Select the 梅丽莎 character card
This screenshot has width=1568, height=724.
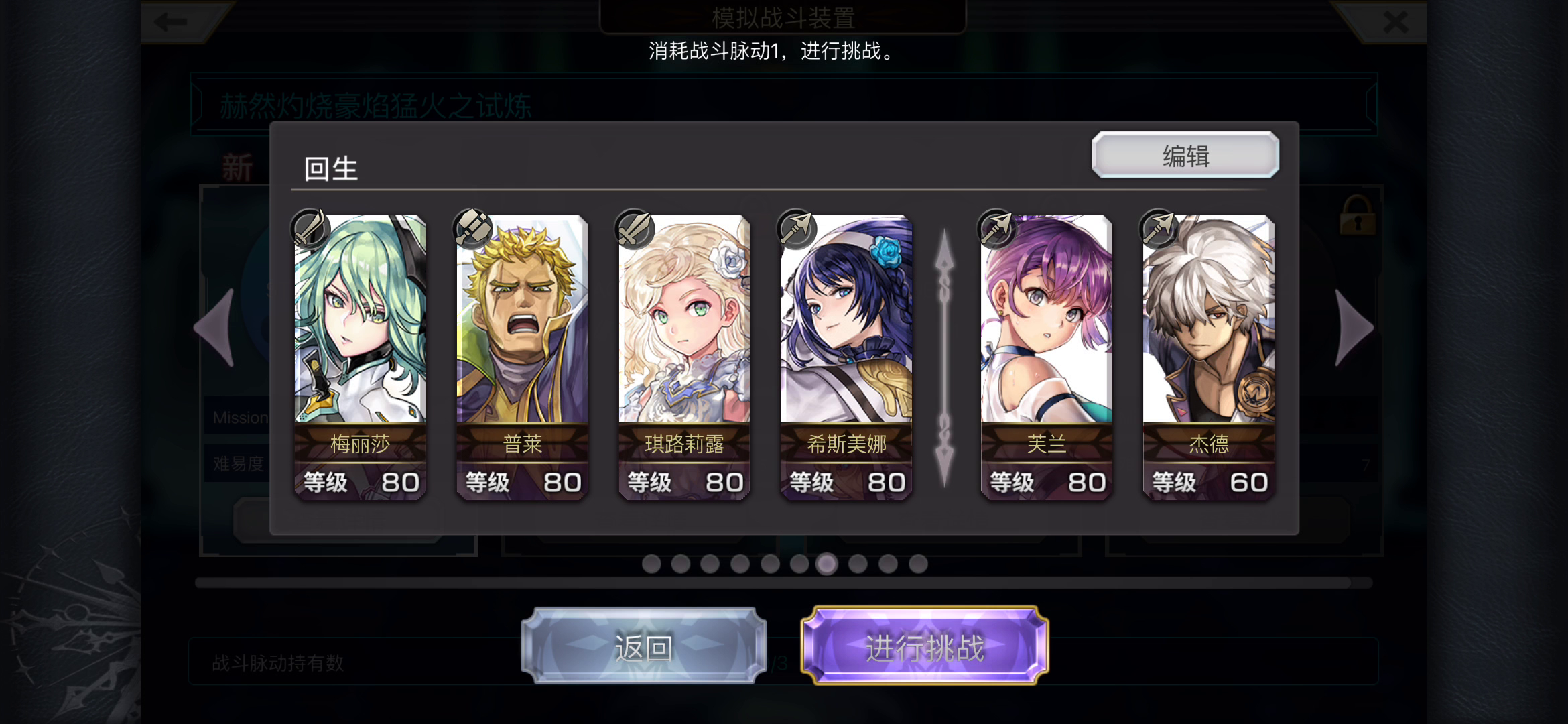tap(358, 355)
